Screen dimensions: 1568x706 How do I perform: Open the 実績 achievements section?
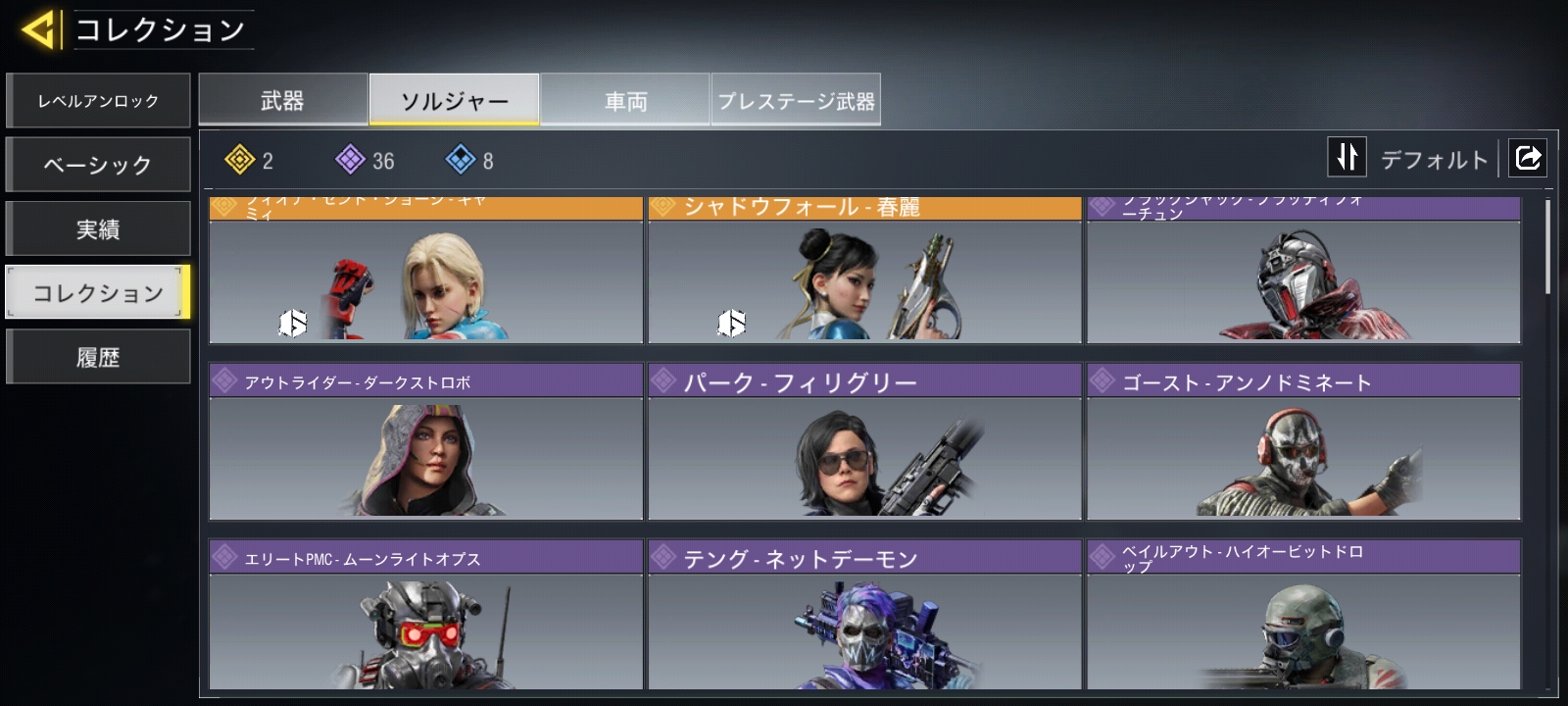[x=98, y=229]
